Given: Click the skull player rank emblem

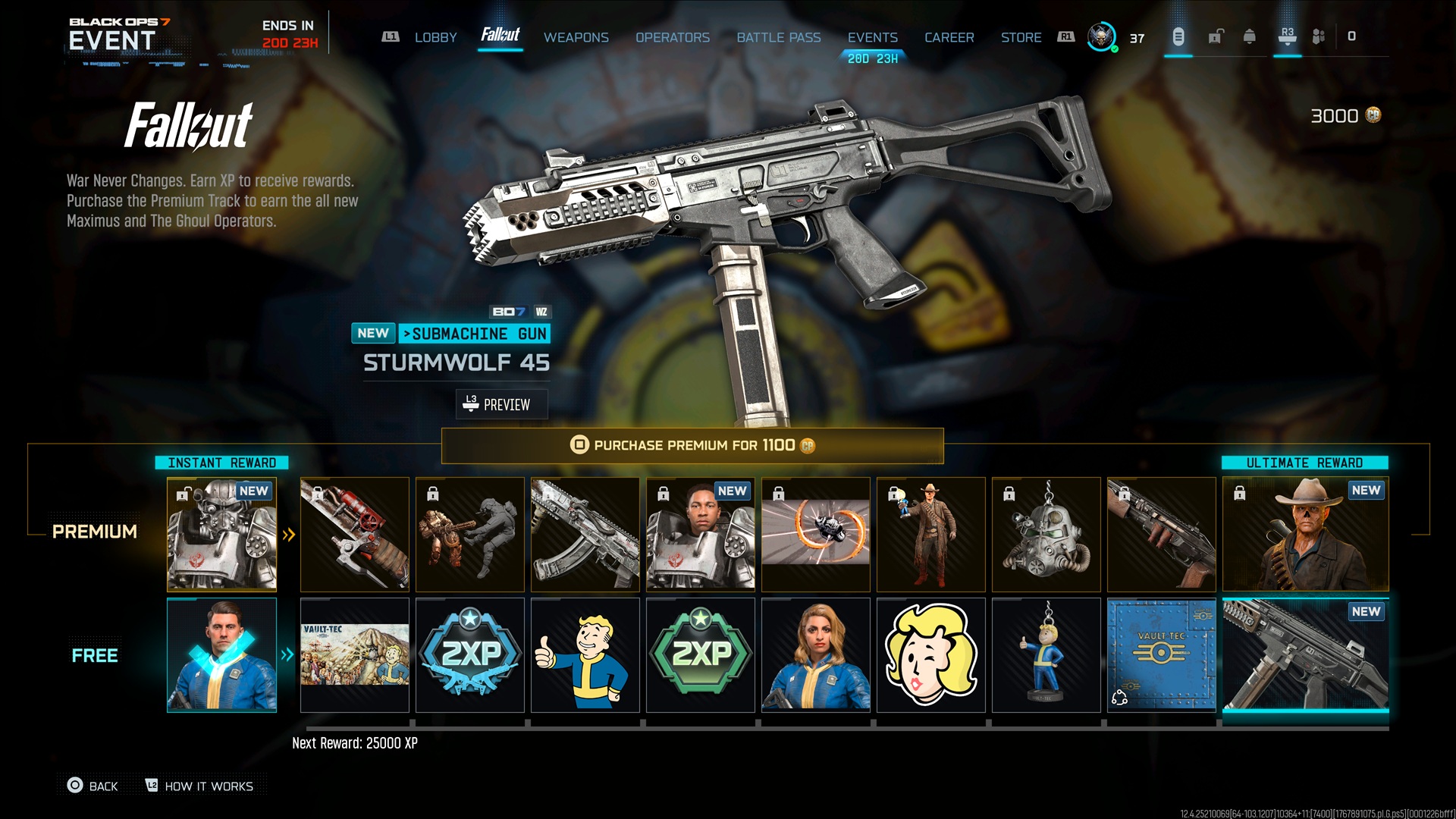Looking at the screenshot, I should click(x=1101, y=36).
